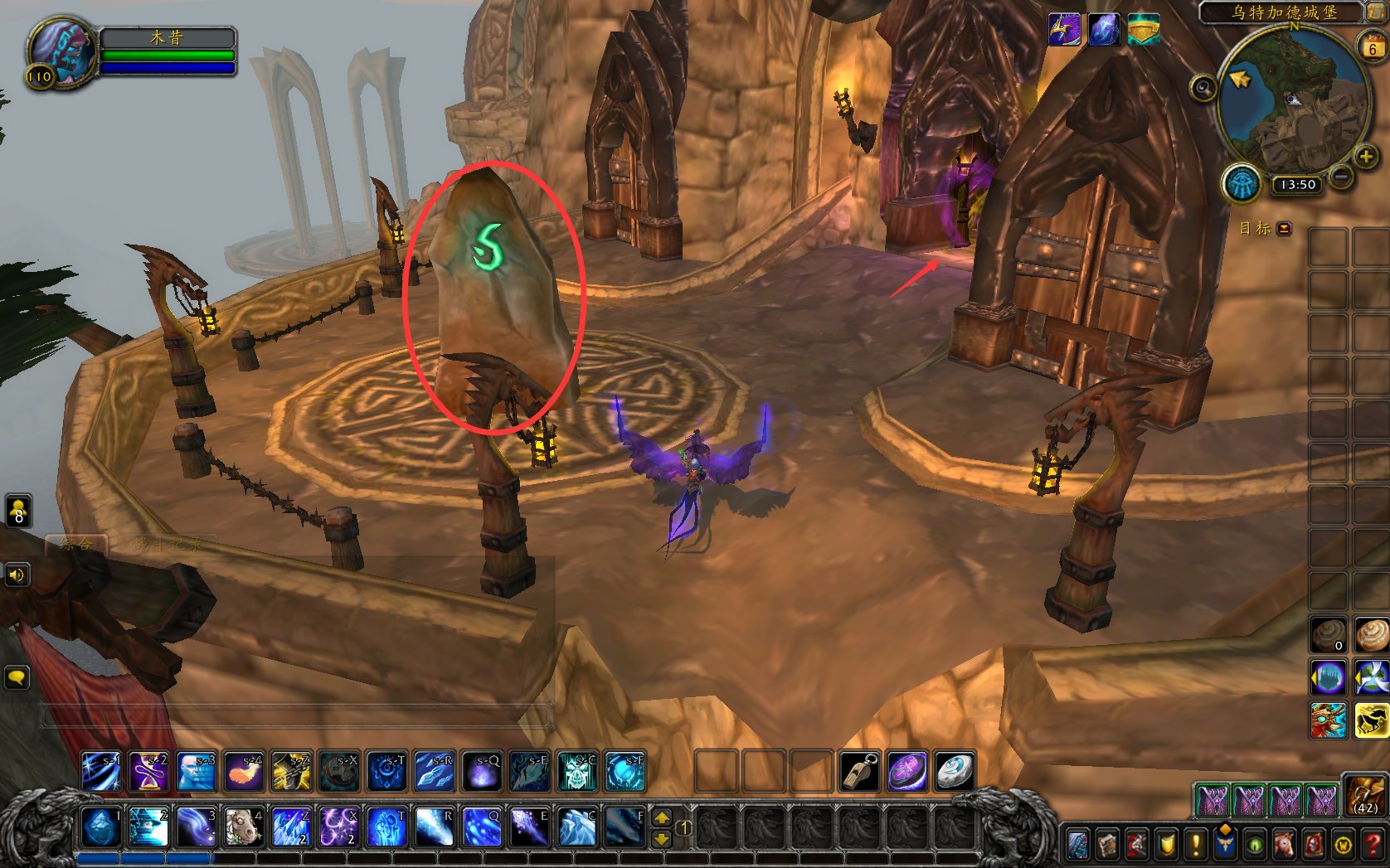Open the main backpack with 42 slots
This screenshot has height=868, width=1390.
point(1364,797)
